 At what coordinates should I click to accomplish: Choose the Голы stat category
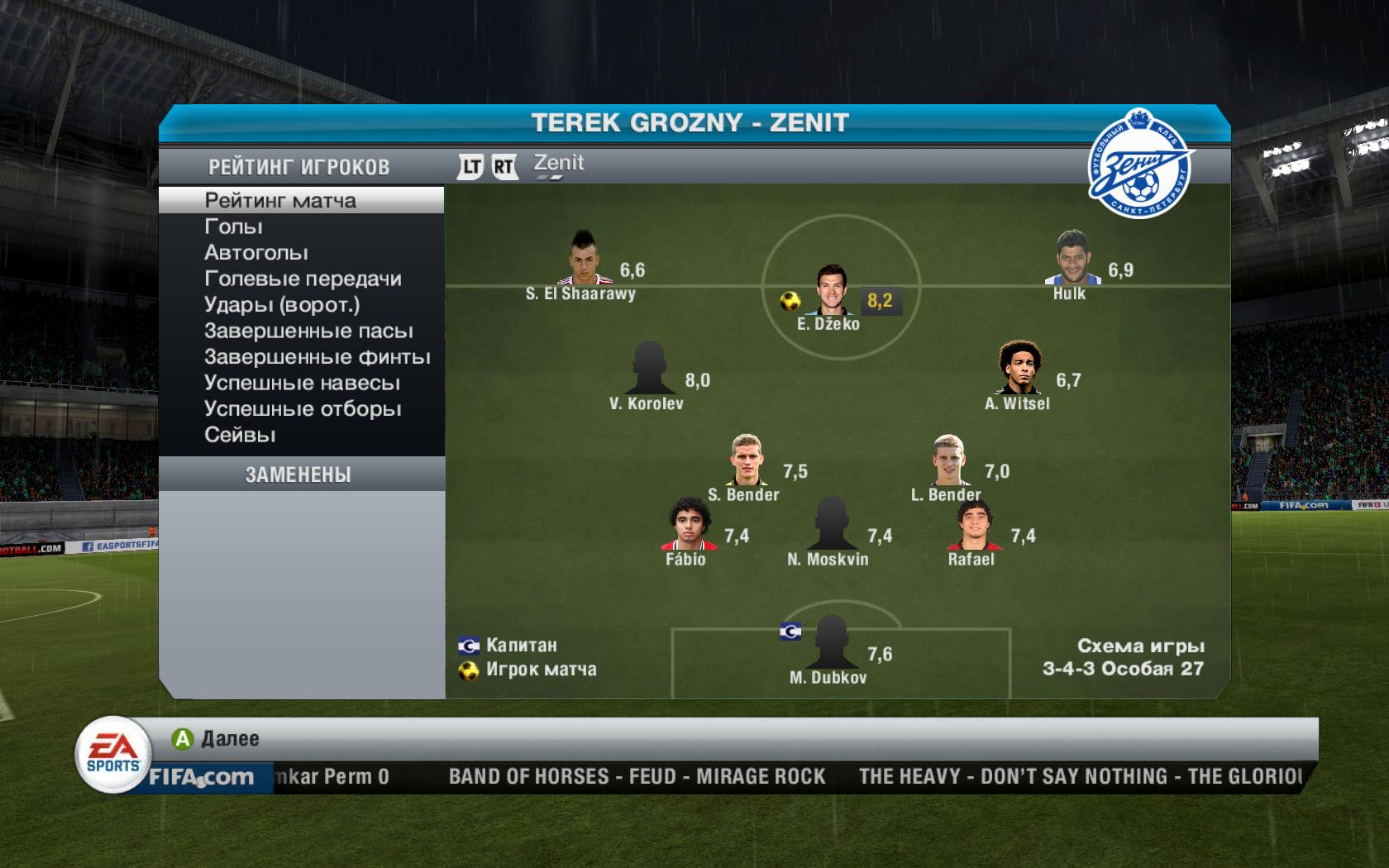click(x=233, y=227)
